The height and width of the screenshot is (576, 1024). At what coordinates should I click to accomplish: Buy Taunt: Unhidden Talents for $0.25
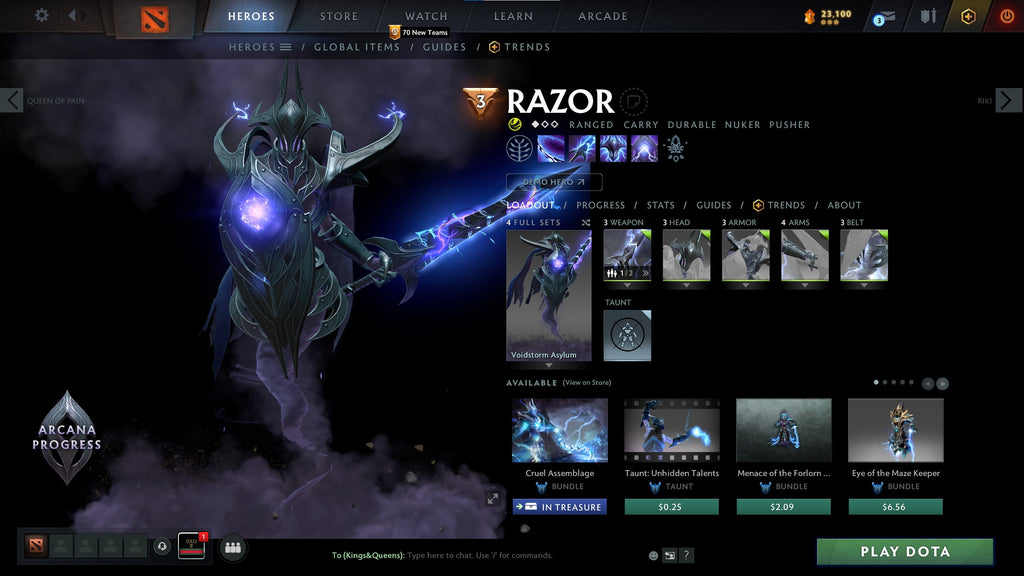(672, 507)
